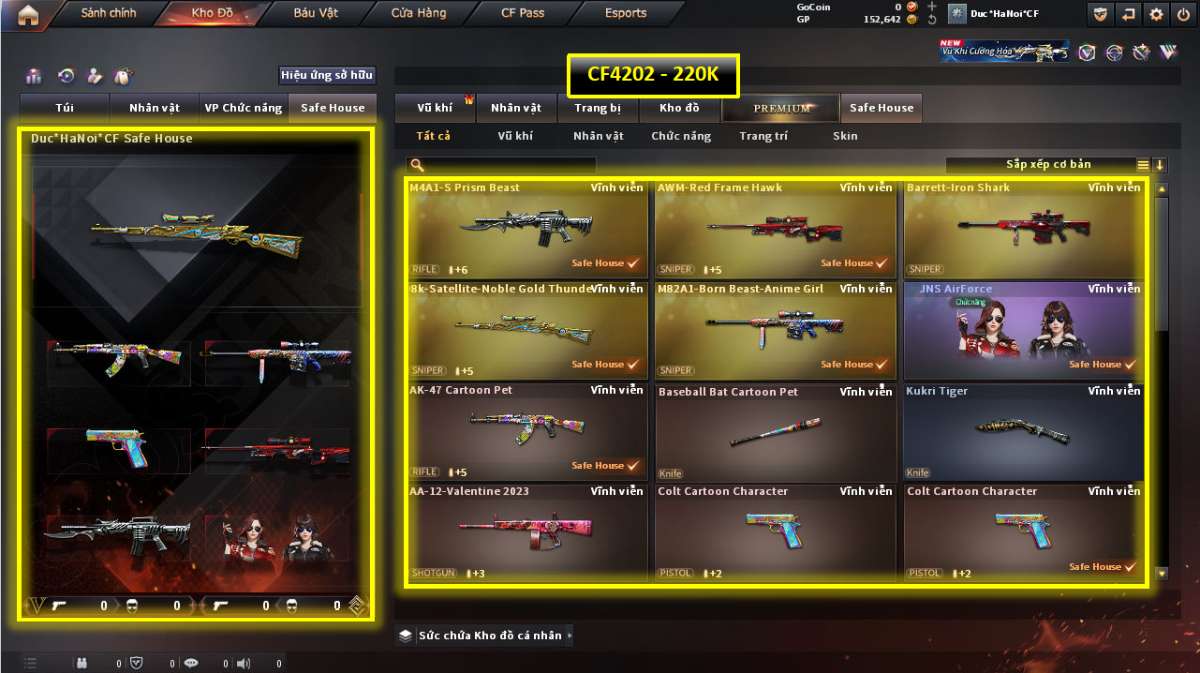The image size is (1200, 673).
Task: Filter by the Trang trí category
Action: [764, 136]
